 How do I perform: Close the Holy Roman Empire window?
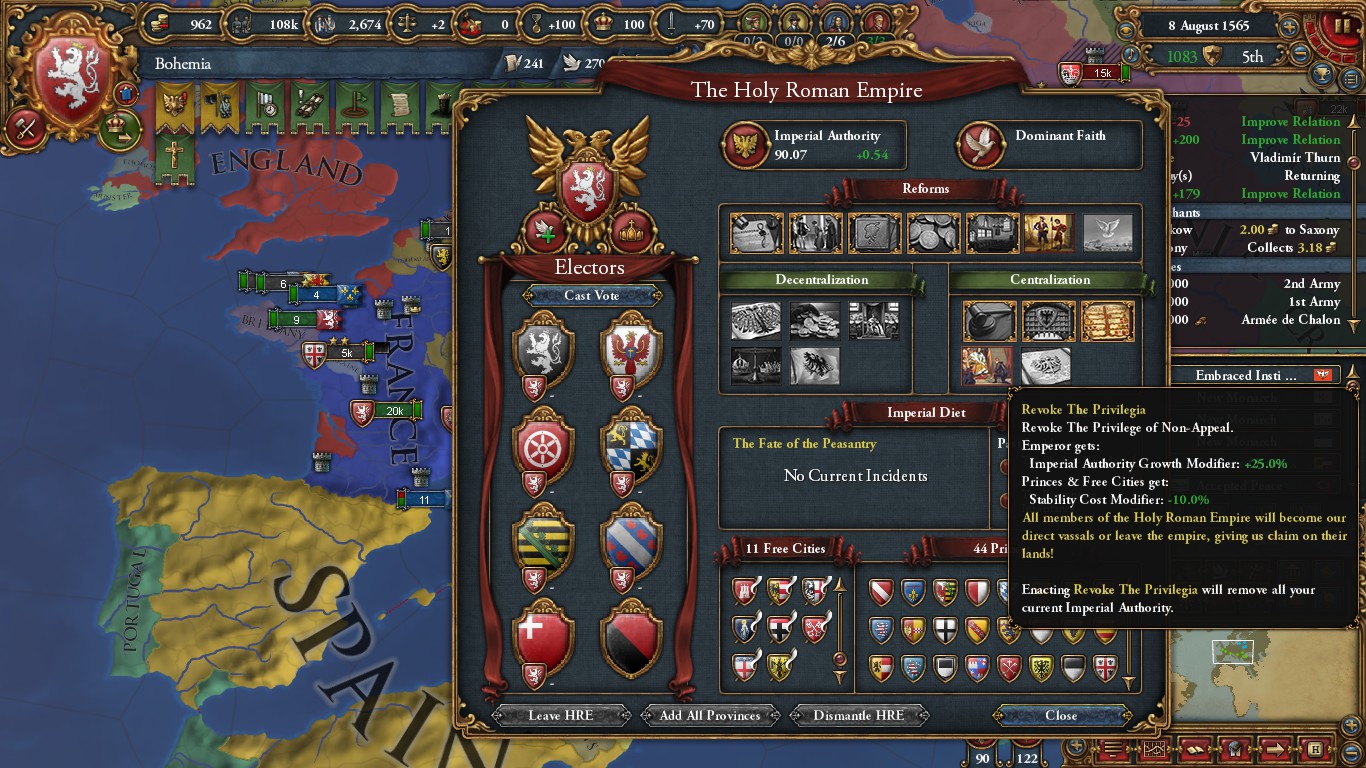(x=1061, y=715)
